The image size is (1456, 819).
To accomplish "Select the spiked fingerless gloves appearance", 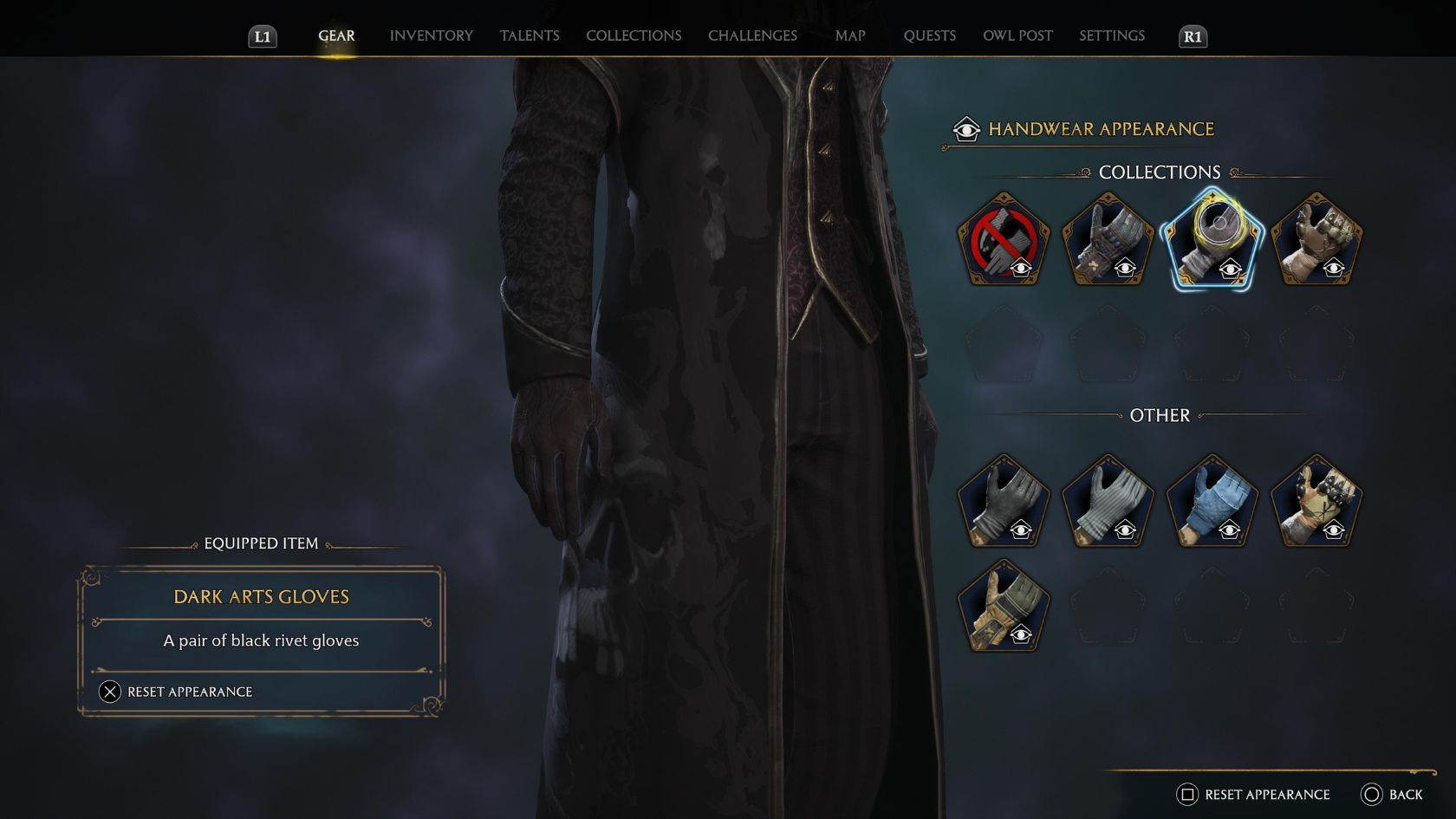I will 1316,502.
